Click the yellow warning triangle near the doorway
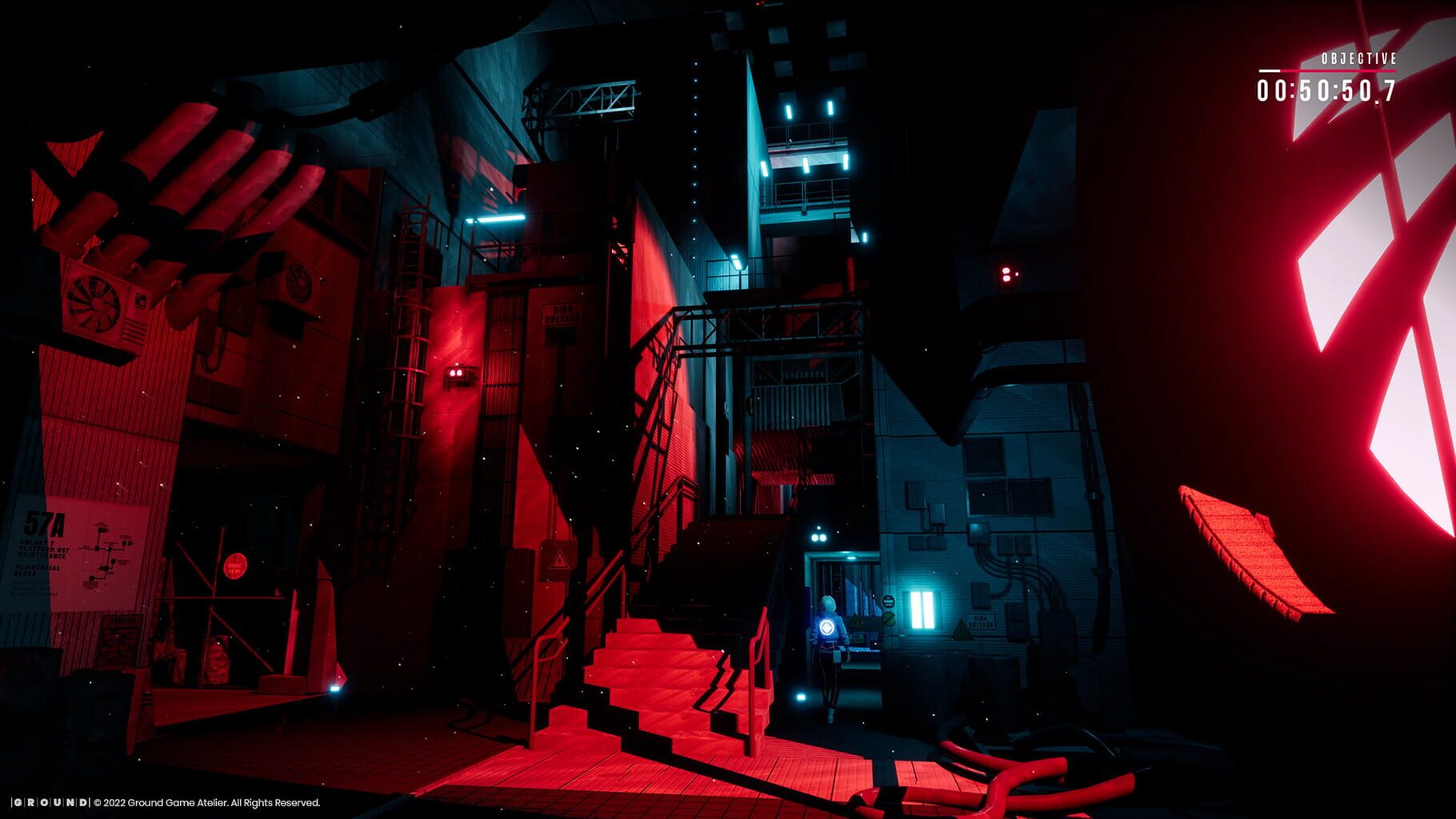This screenshot has width=1456, height=819. 854,621
